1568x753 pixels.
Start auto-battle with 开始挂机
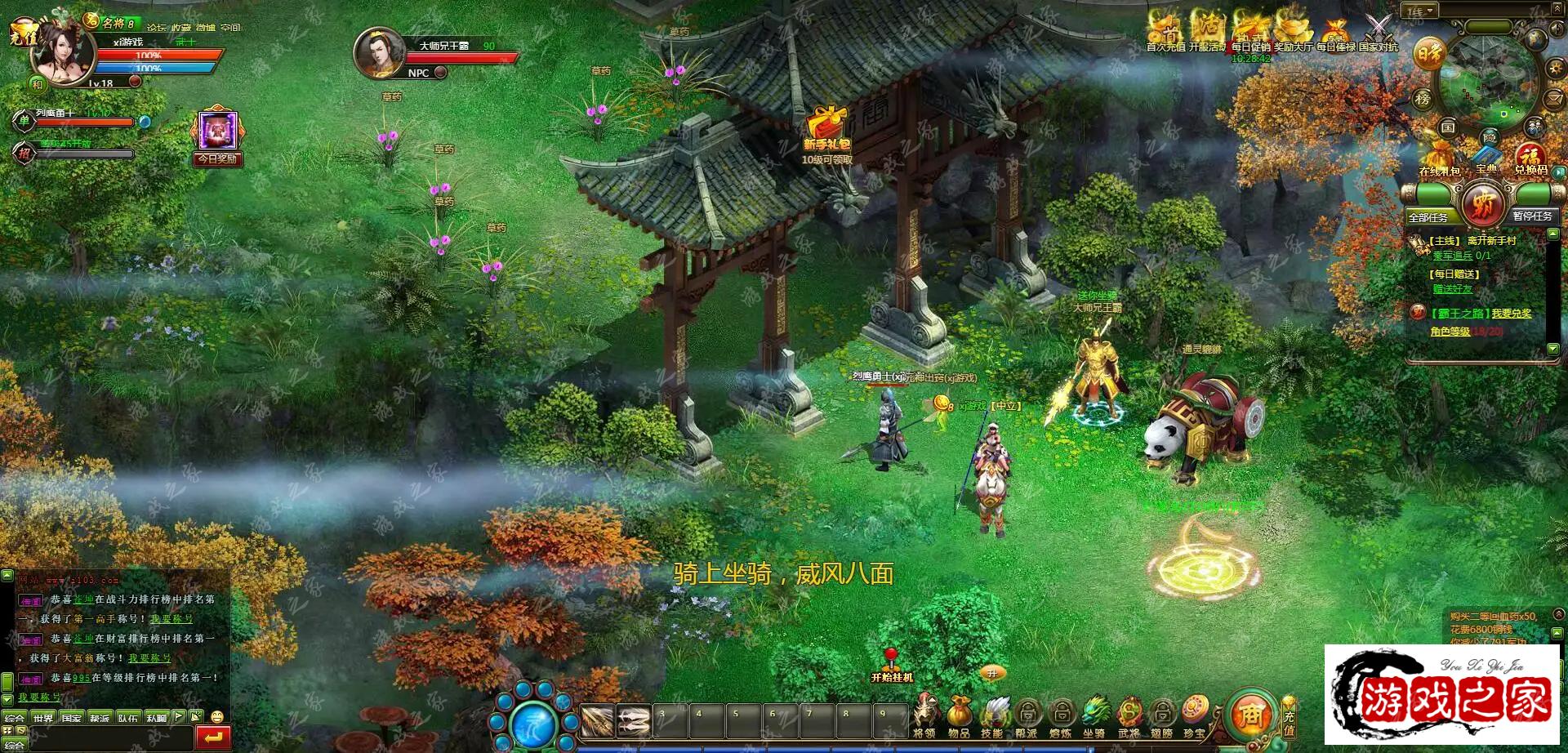click(892, 666)
